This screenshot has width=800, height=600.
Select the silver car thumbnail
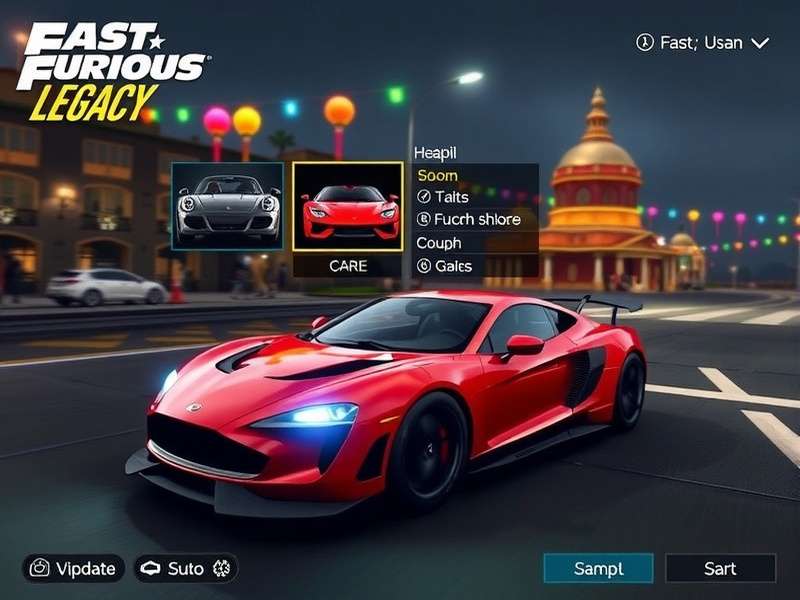[227, 206]
